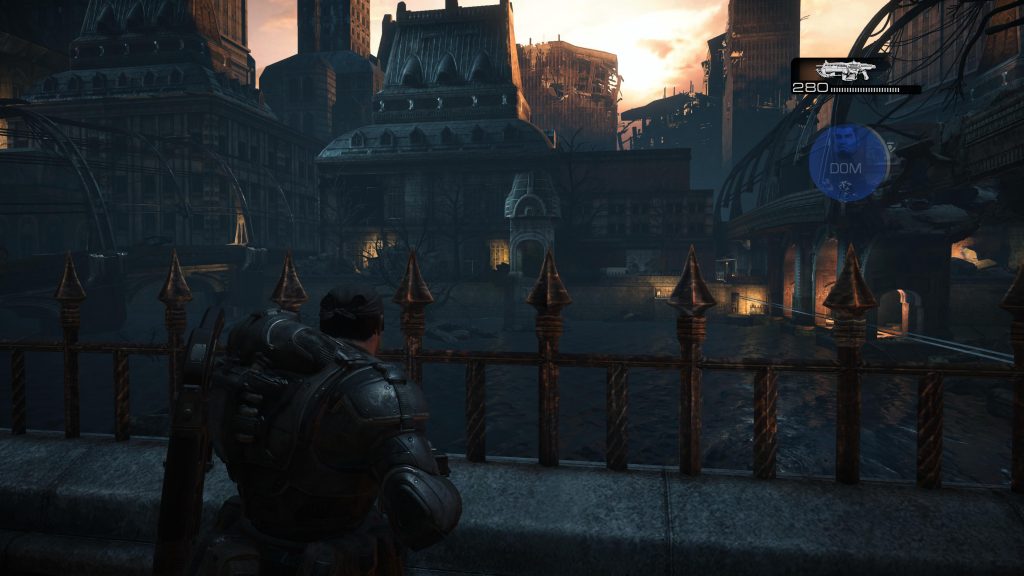Select the DOM squadmate marker
The height and width of the screenshot is (576, 1024).
click(848, 163)
